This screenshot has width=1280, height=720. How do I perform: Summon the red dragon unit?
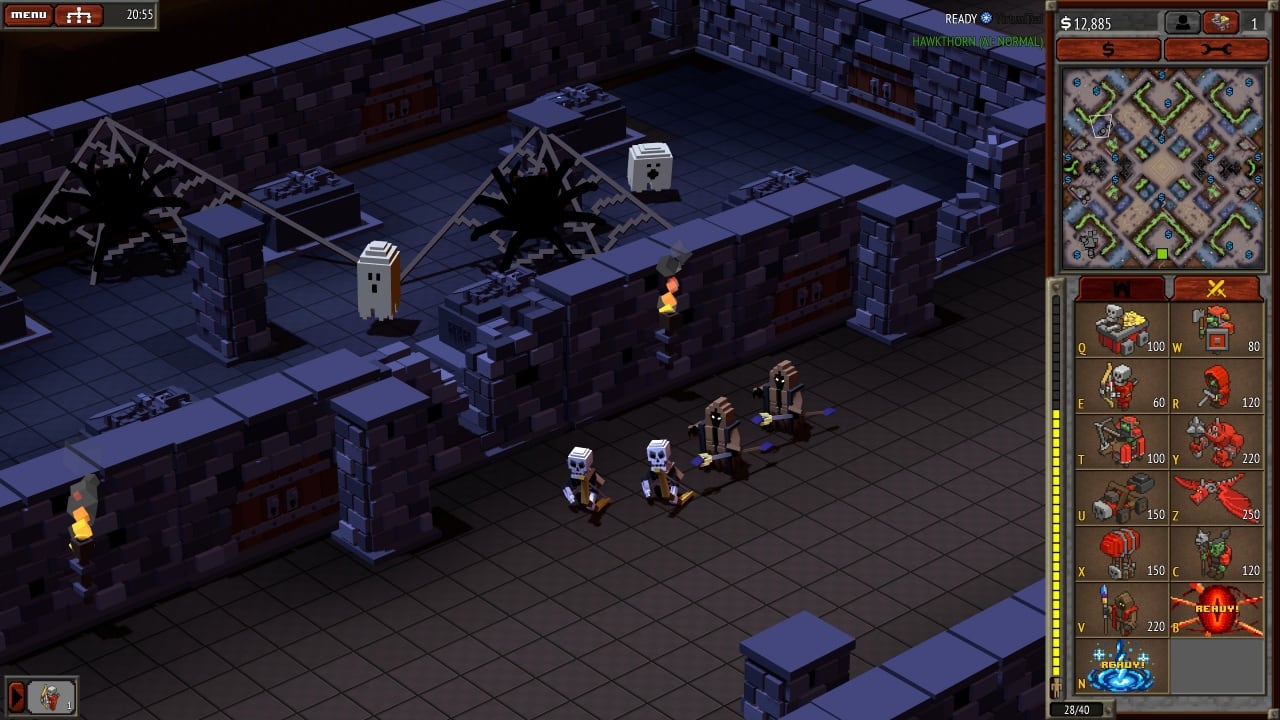tap(1216, 498)
